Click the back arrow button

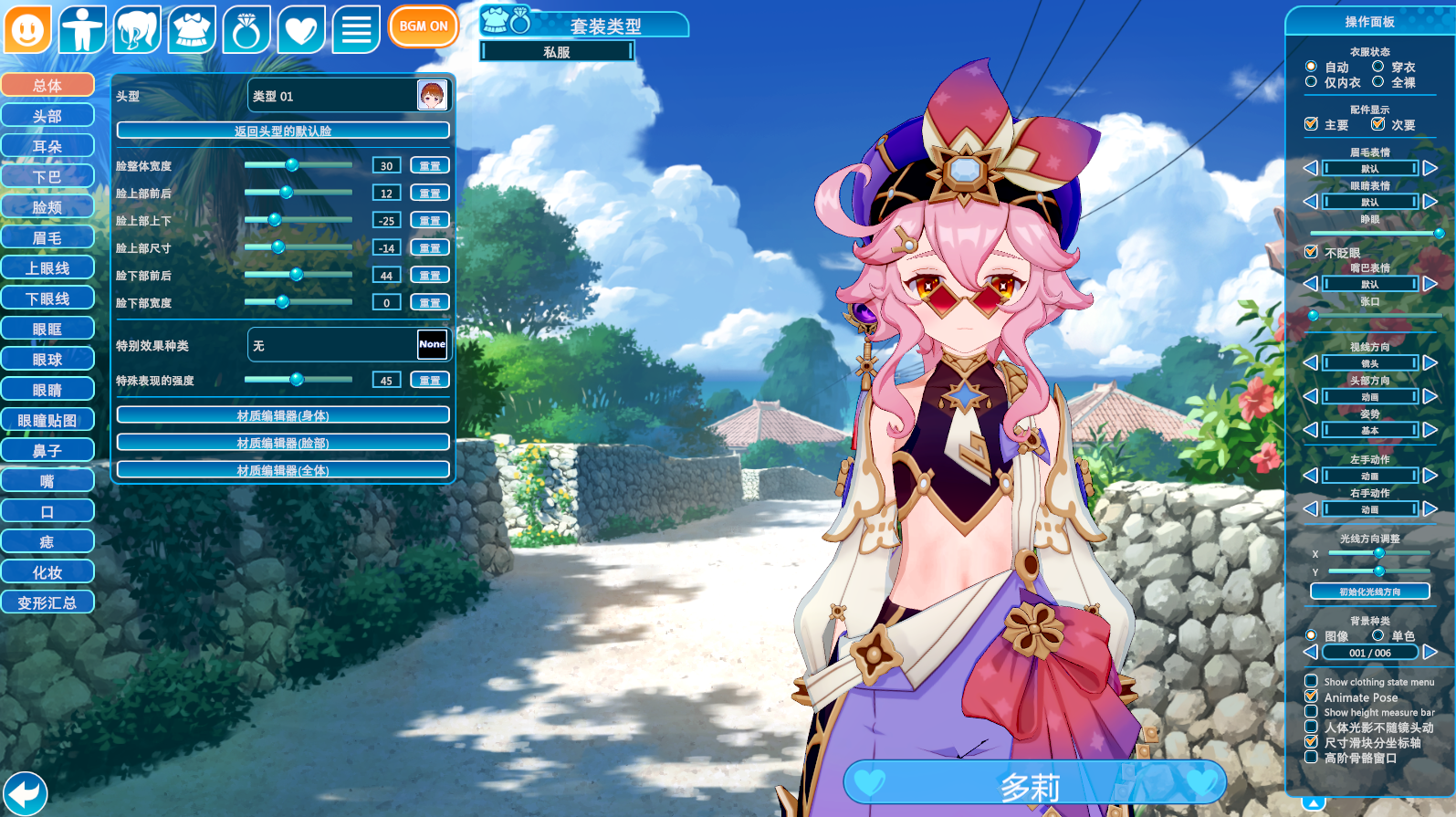[x=25, y=791]
